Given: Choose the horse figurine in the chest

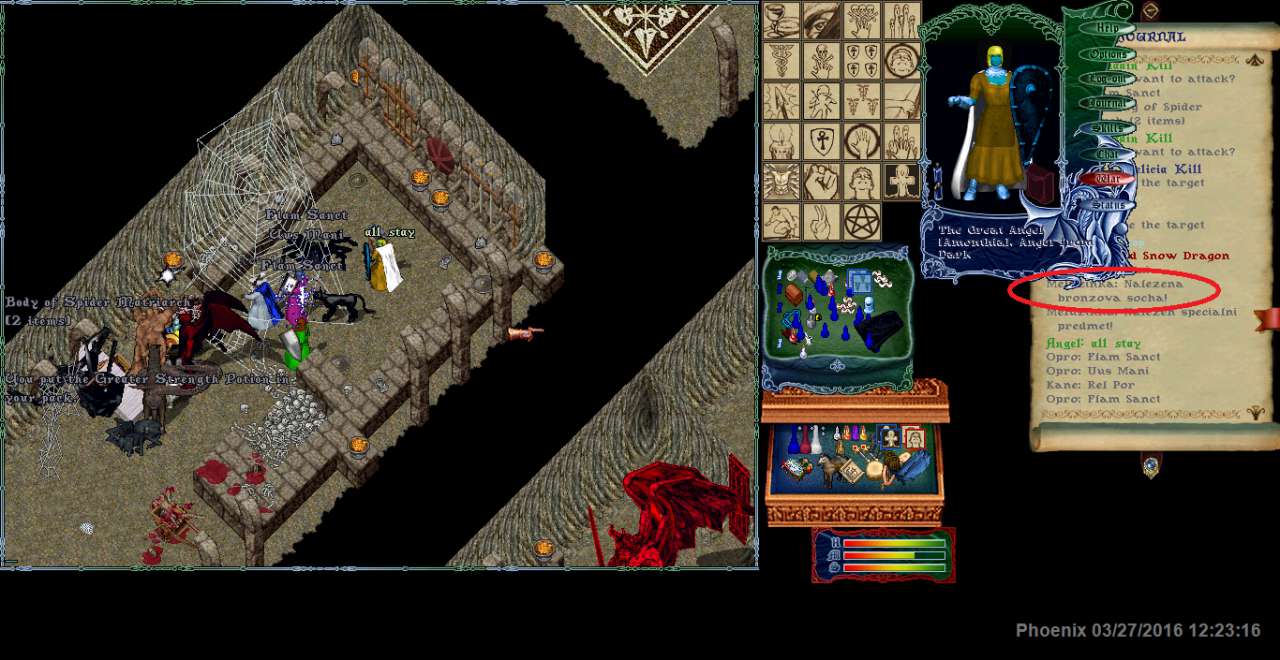Looking at the screenshot, I should tap(830, 468).
